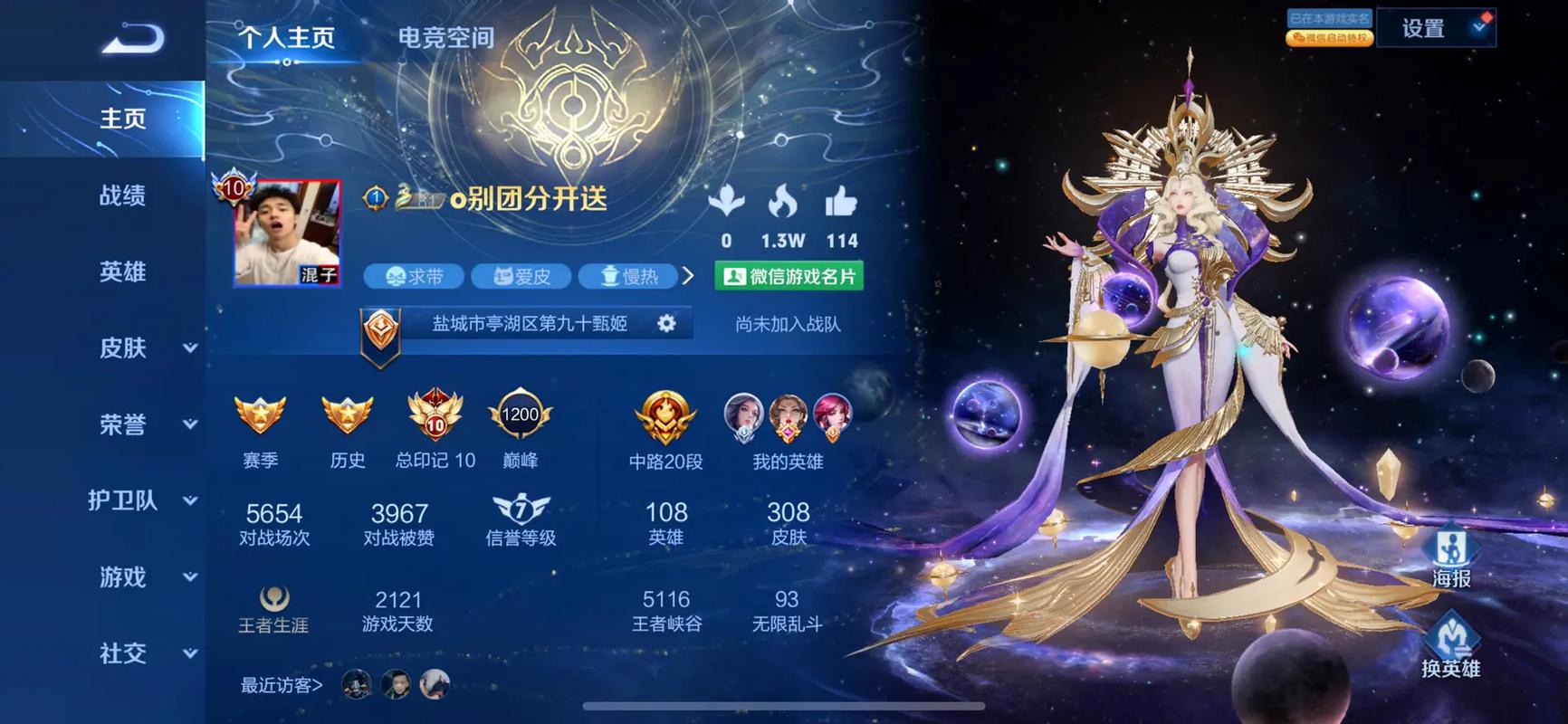Expand the 荣誉 sidebar category

coord(145,424)
